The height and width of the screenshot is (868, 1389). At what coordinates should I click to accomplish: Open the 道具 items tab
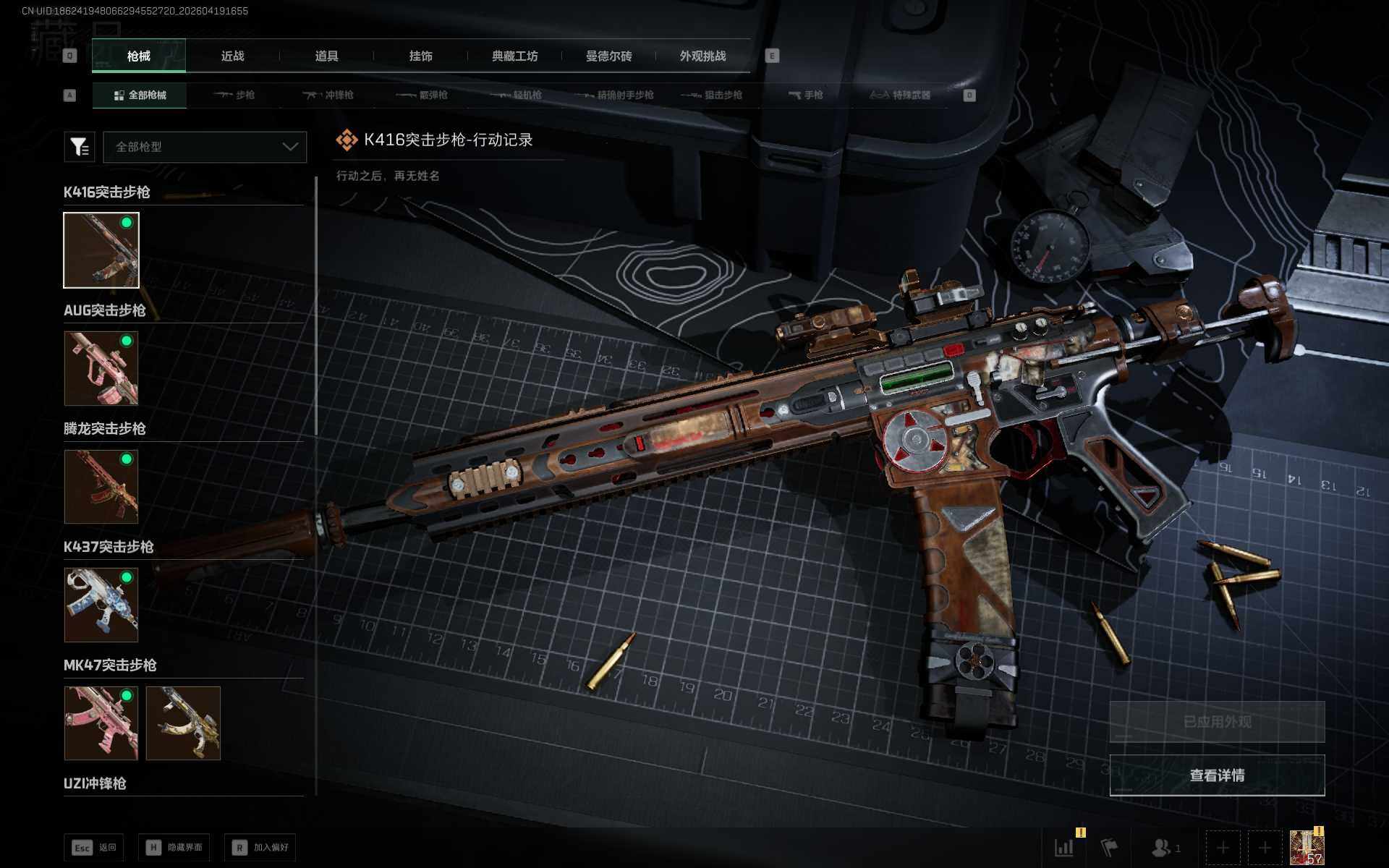326,56
